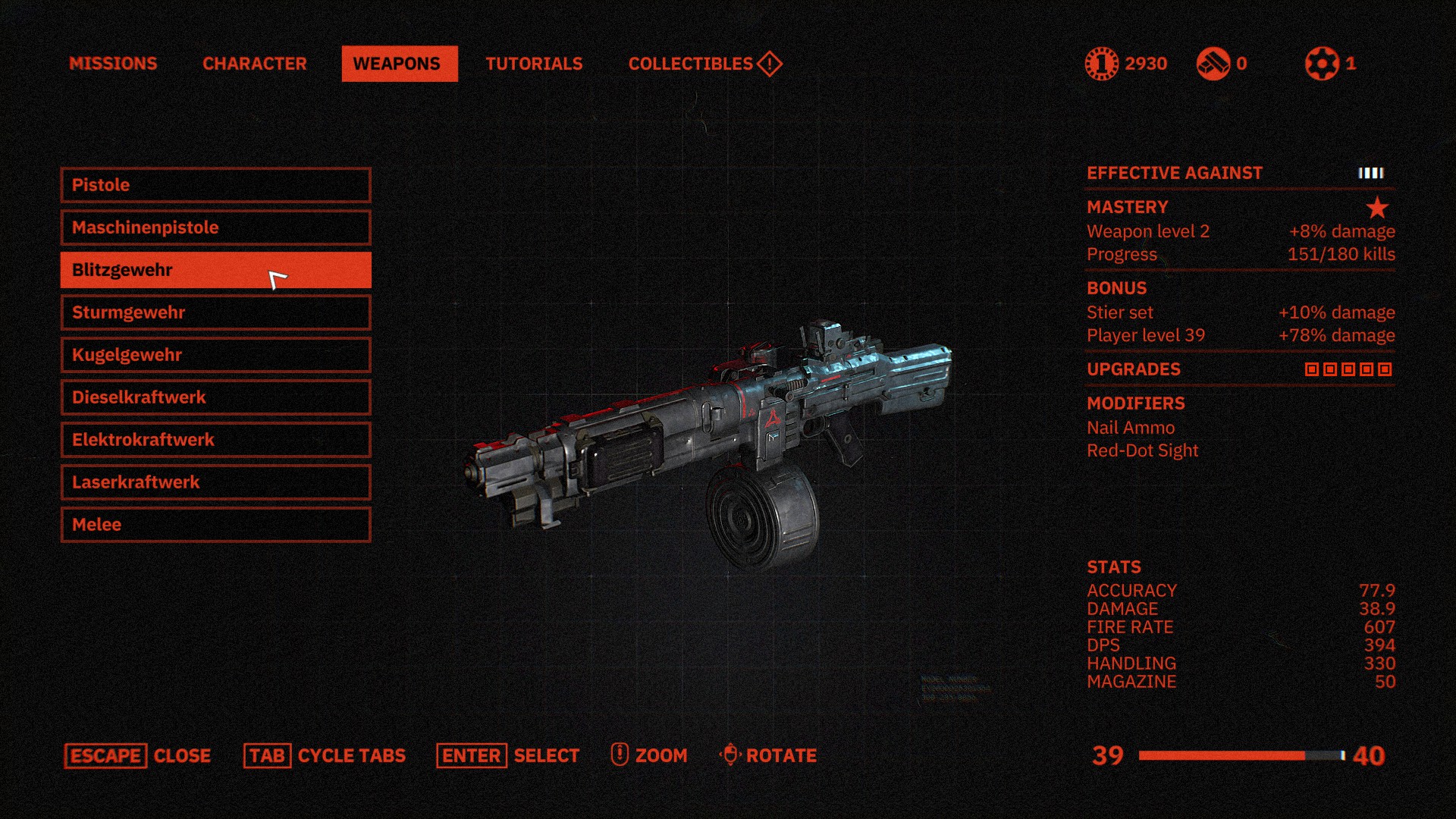Switch to the Missions tab
The height and width of the screenshot is (819, 1456).
(113, 64)
